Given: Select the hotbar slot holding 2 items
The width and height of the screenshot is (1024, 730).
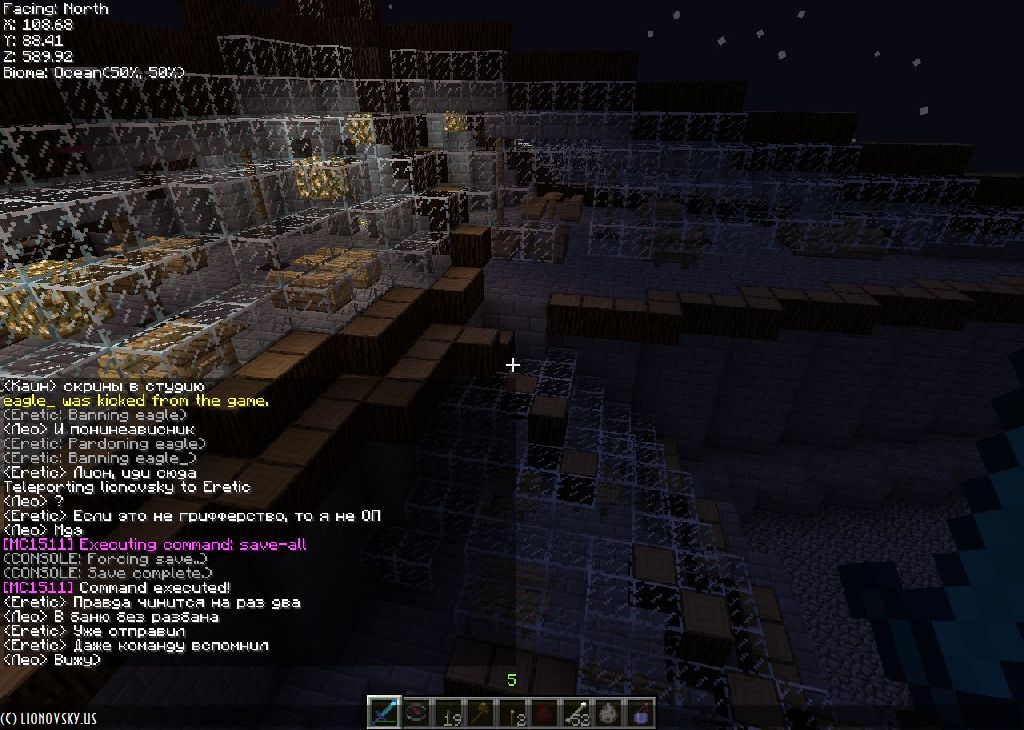Looking at the screenshot, I should coord(512,712).
